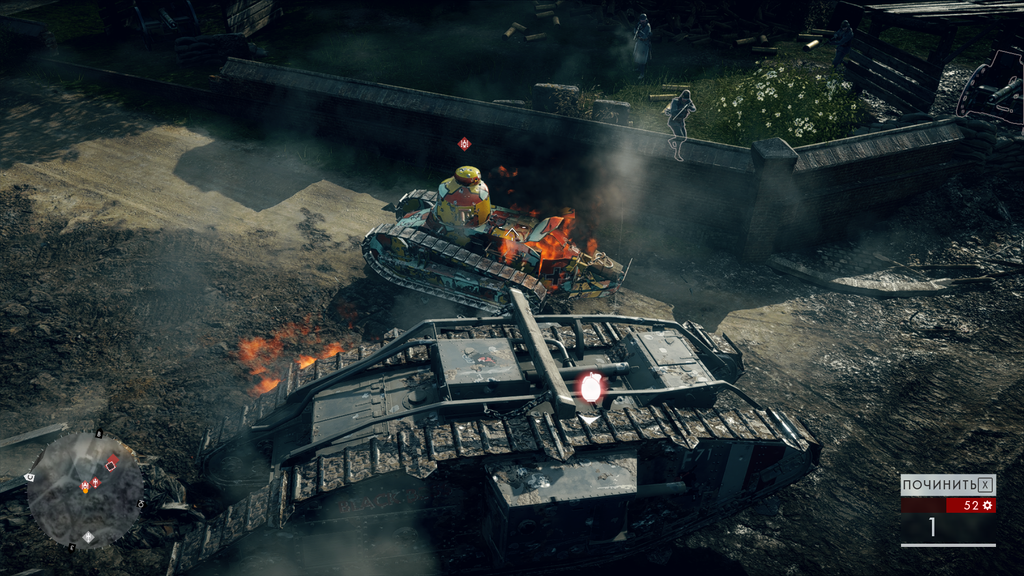Click the circular minimap
Image resolution: width=1024 pixels, height=576 pixels.
84,489
